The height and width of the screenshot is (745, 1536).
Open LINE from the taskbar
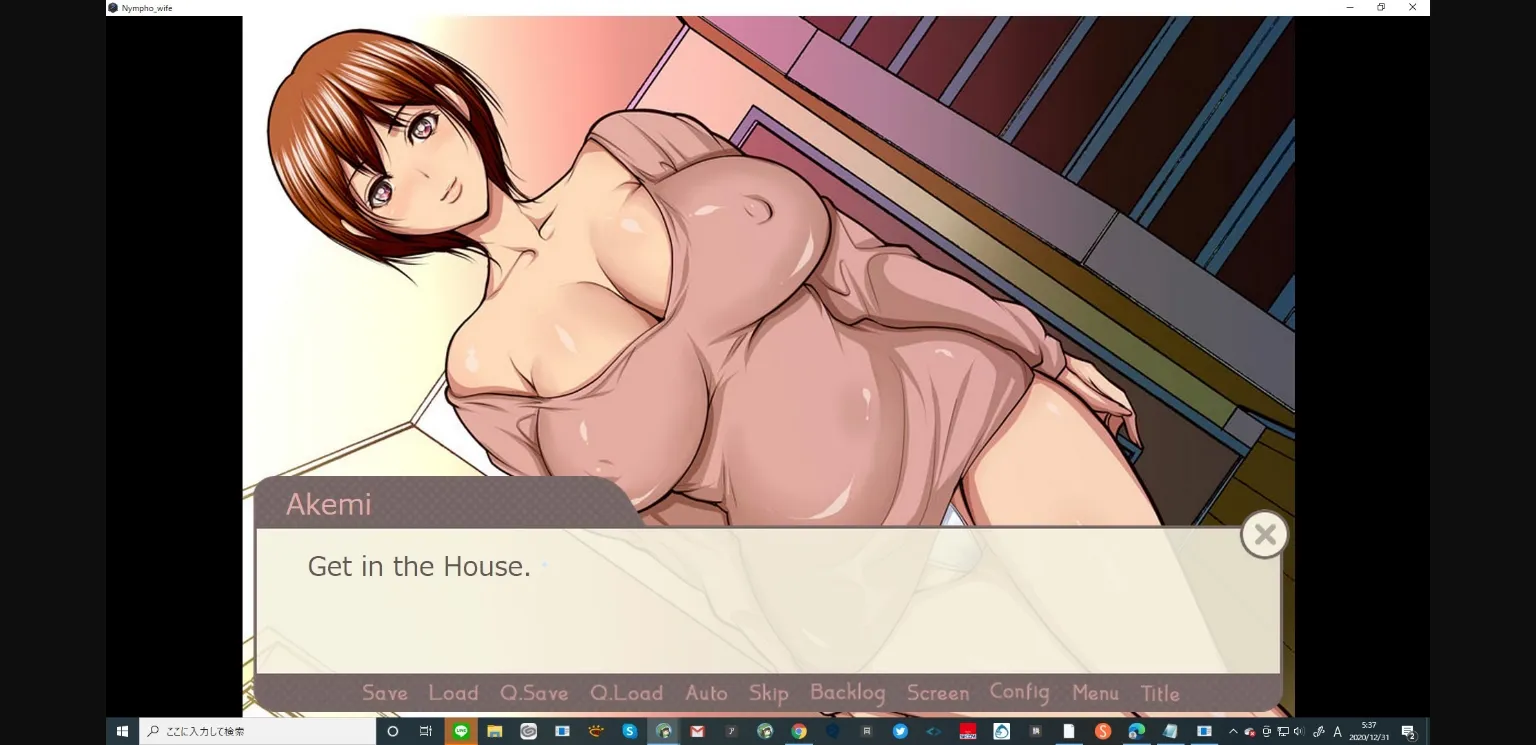pos(460,731)
